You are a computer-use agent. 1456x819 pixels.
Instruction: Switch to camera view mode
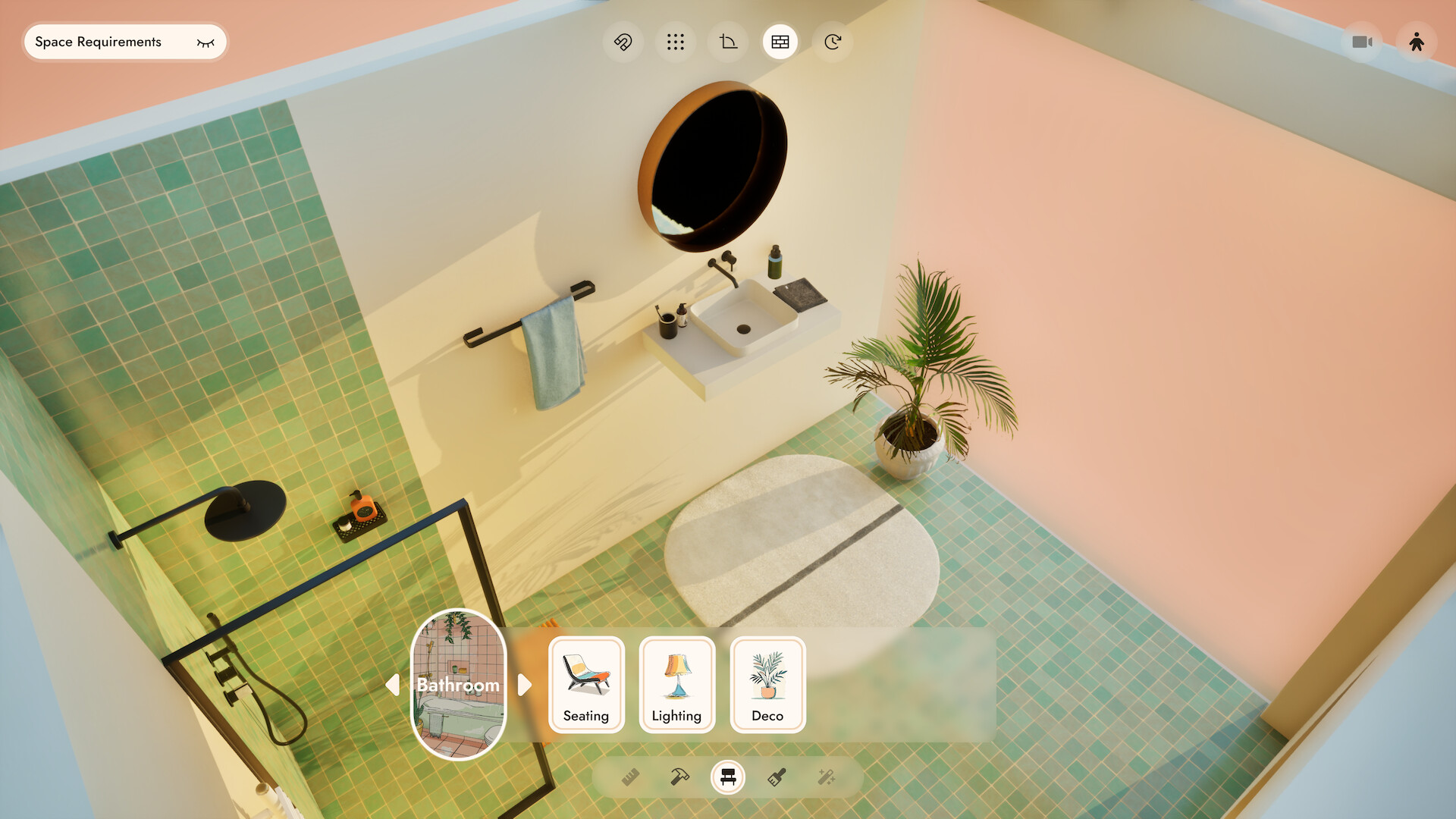(x=1363, y=42)
